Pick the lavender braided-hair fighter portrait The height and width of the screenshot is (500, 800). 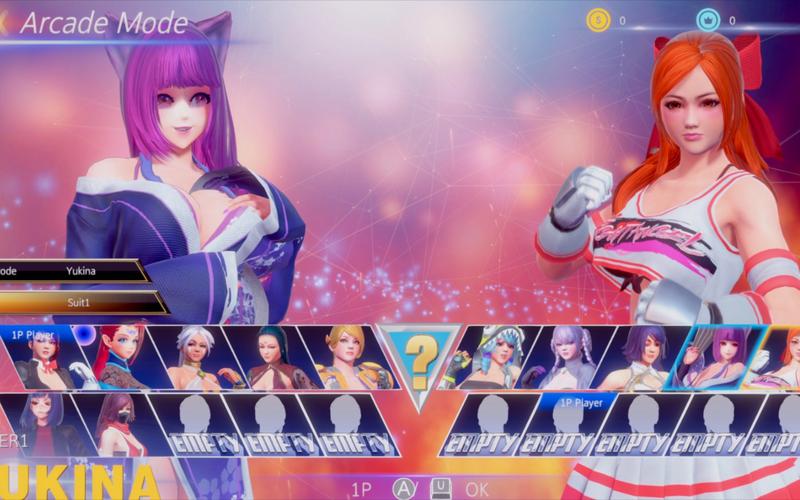(x=567, y=358)
